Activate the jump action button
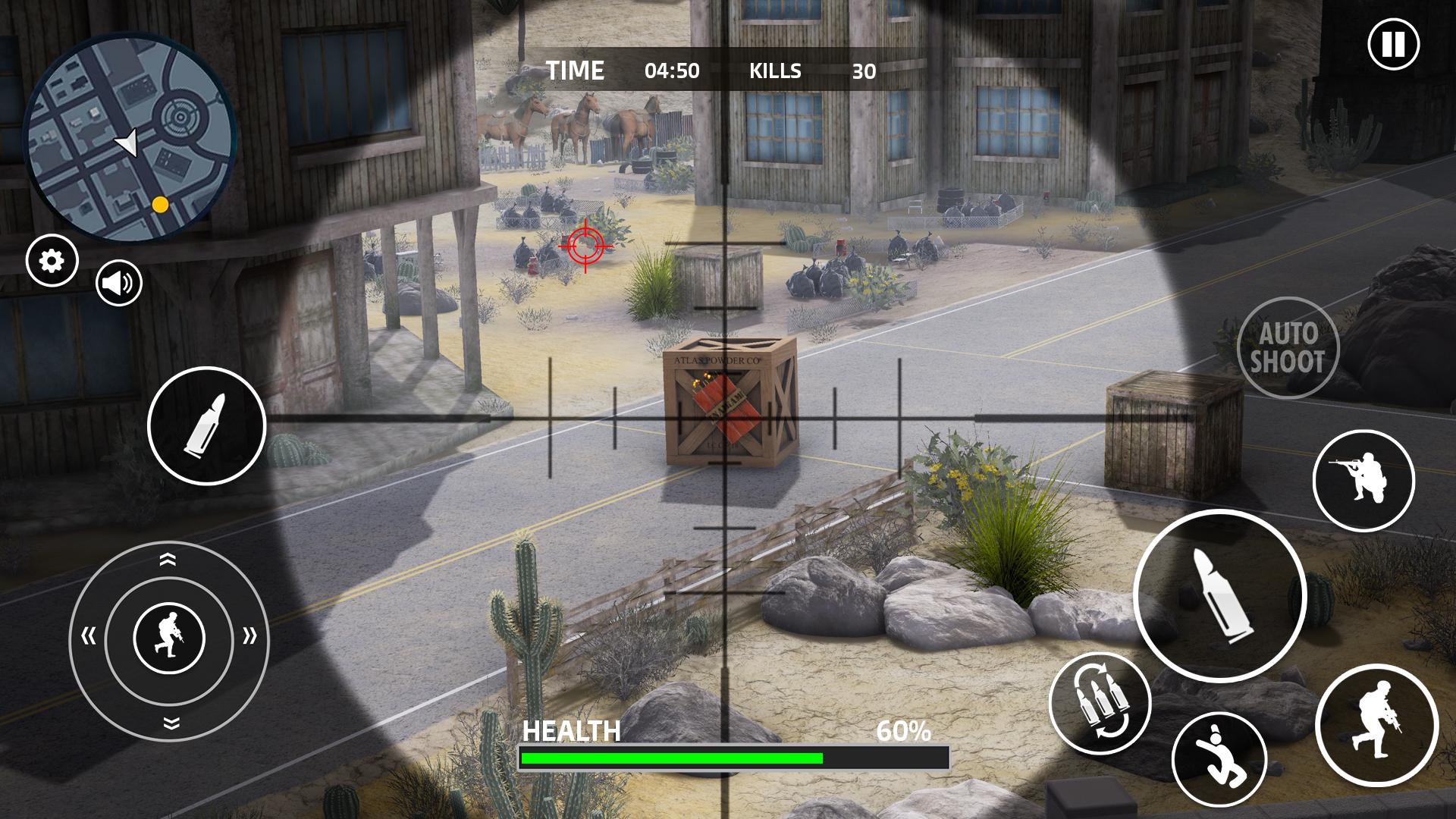 (x=1219, y=759)
